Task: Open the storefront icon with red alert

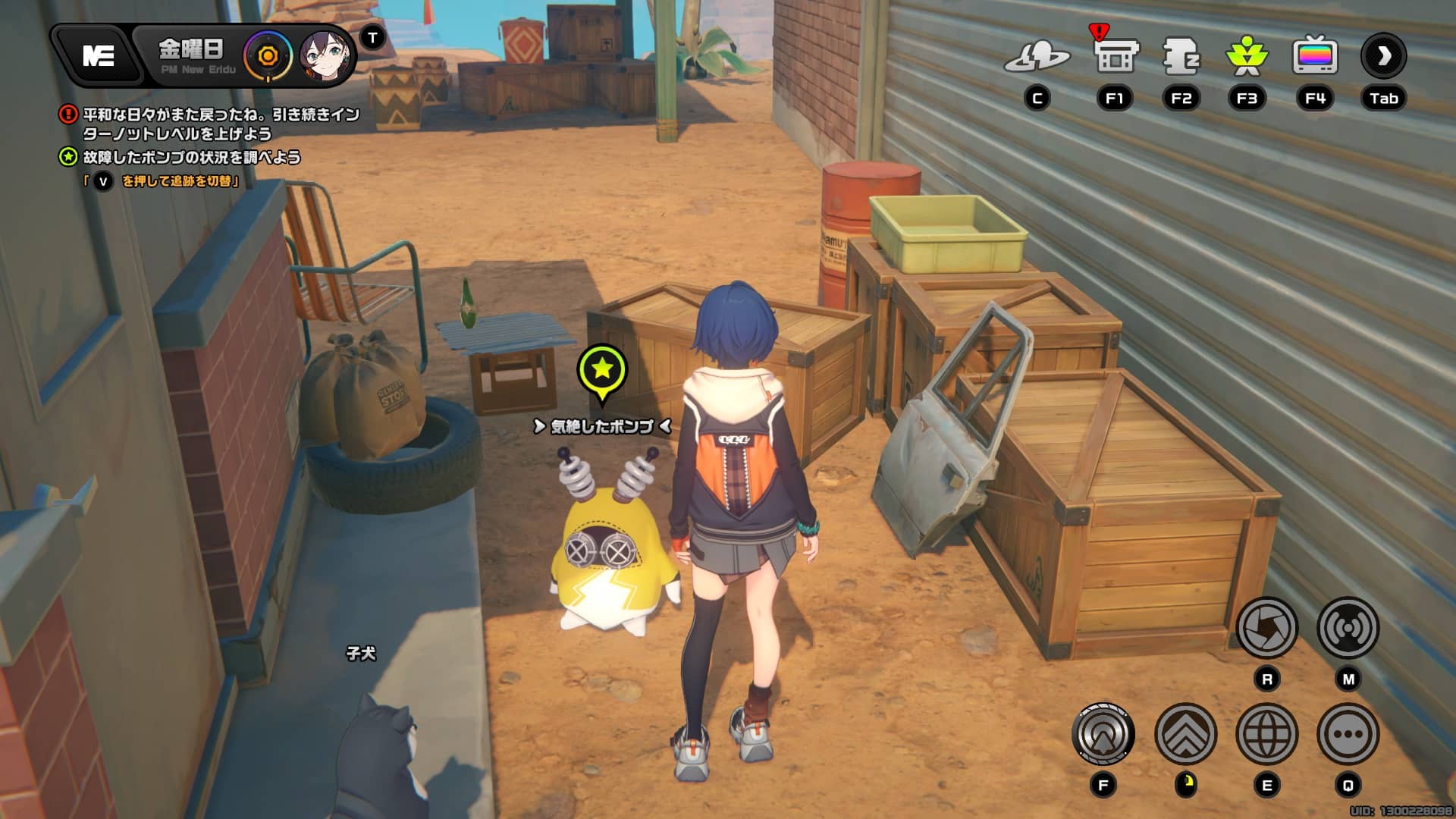Action: coord(1115,55)
